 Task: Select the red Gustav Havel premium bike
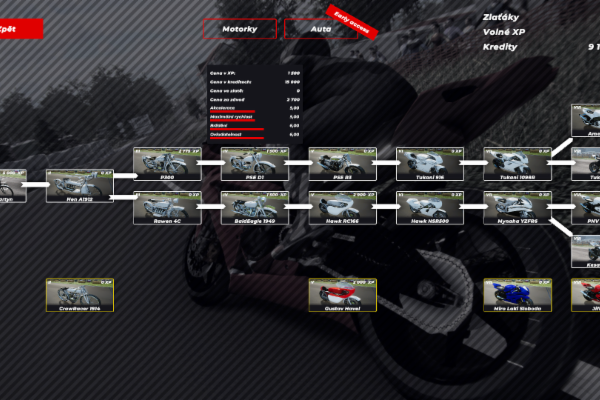(x=342, y=295)
